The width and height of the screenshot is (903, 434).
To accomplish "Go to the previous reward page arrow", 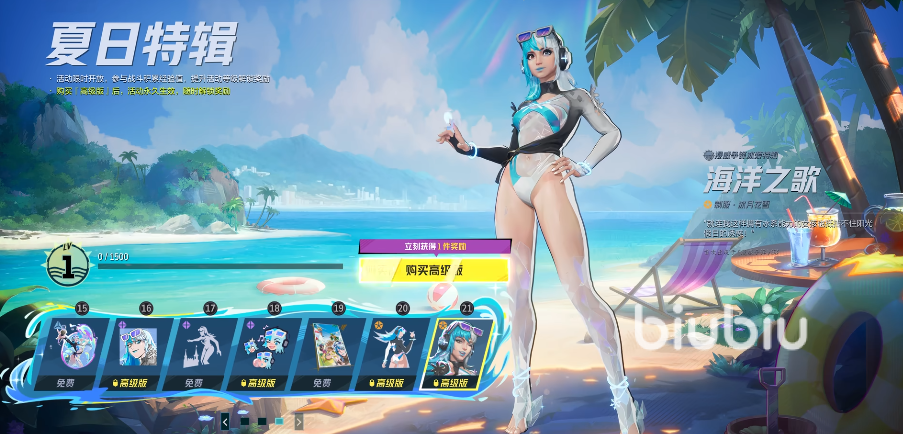I will pos(225,422).
